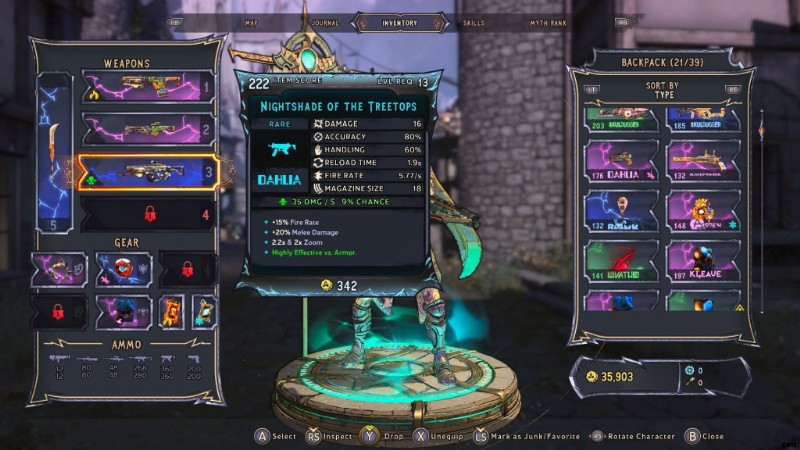Choose weapon slot 2

tap(146, 129)
